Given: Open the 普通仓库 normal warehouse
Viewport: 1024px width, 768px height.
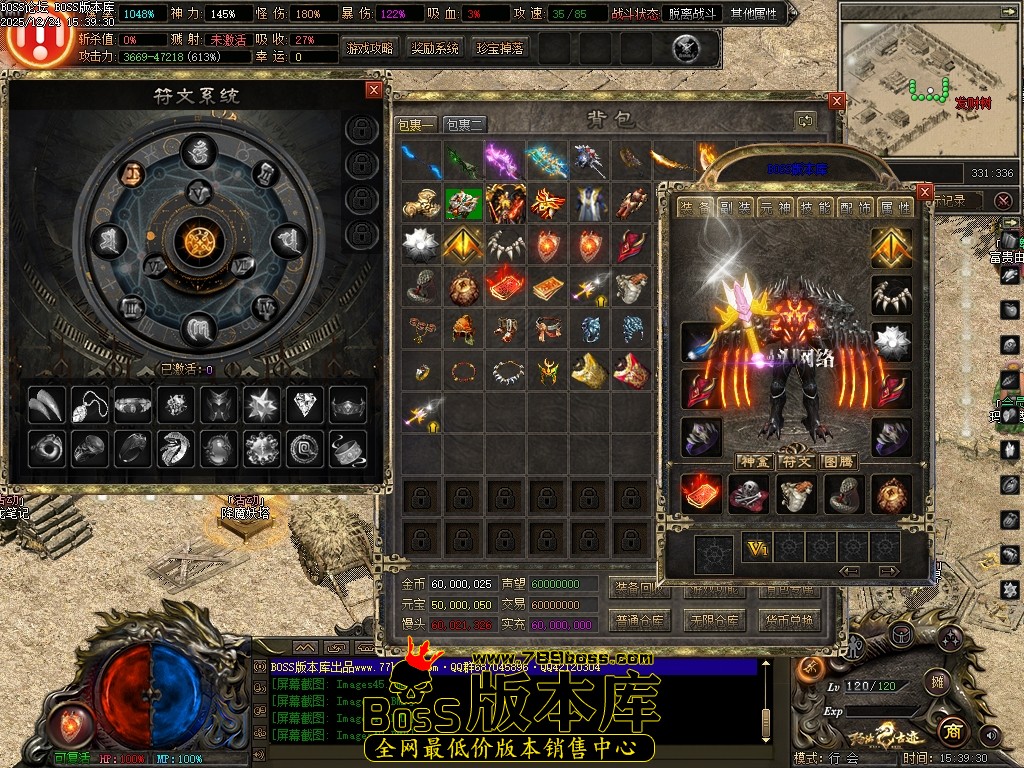Looking at the screenshot, I should click(x=639, y=620).
